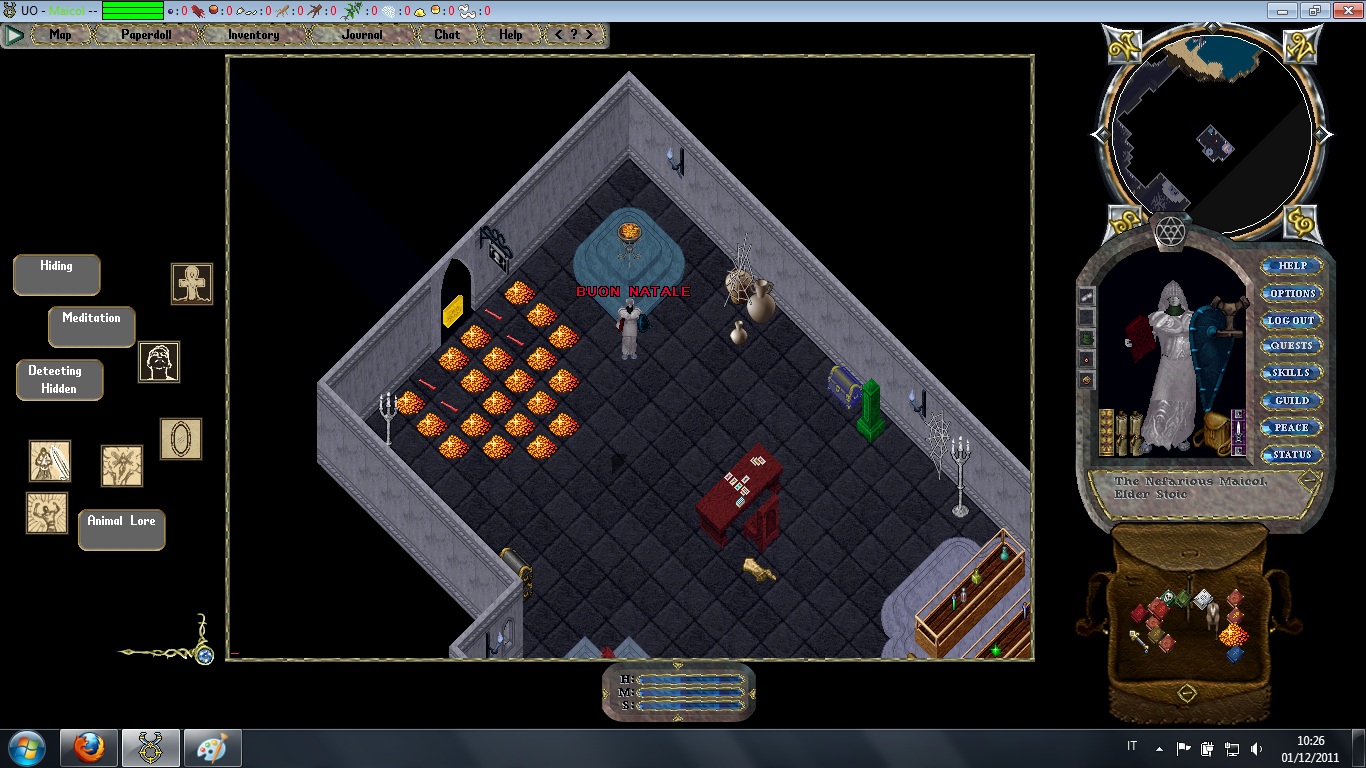Activate the Hiding skill button

(x=57, y=274)
